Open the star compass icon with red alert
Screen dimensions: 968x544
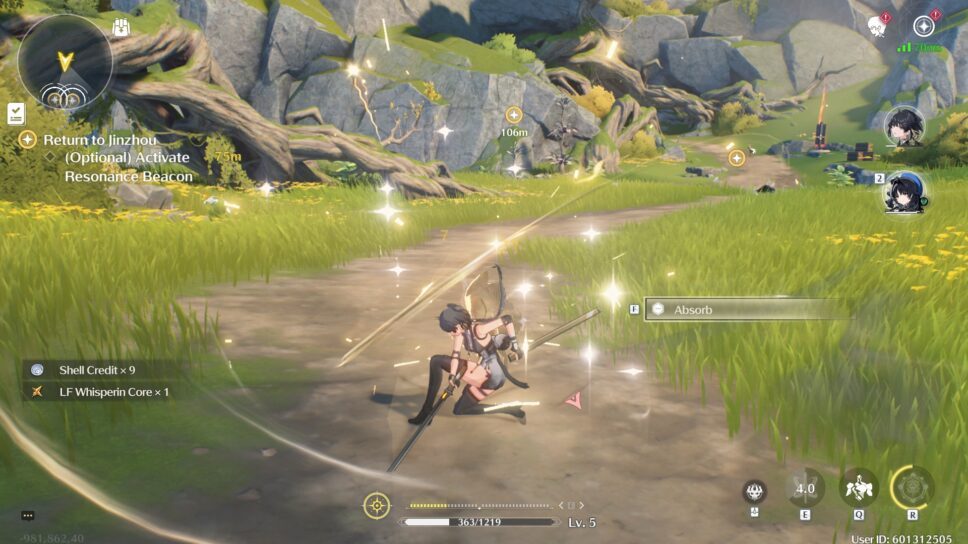click(x=924, y=26)
